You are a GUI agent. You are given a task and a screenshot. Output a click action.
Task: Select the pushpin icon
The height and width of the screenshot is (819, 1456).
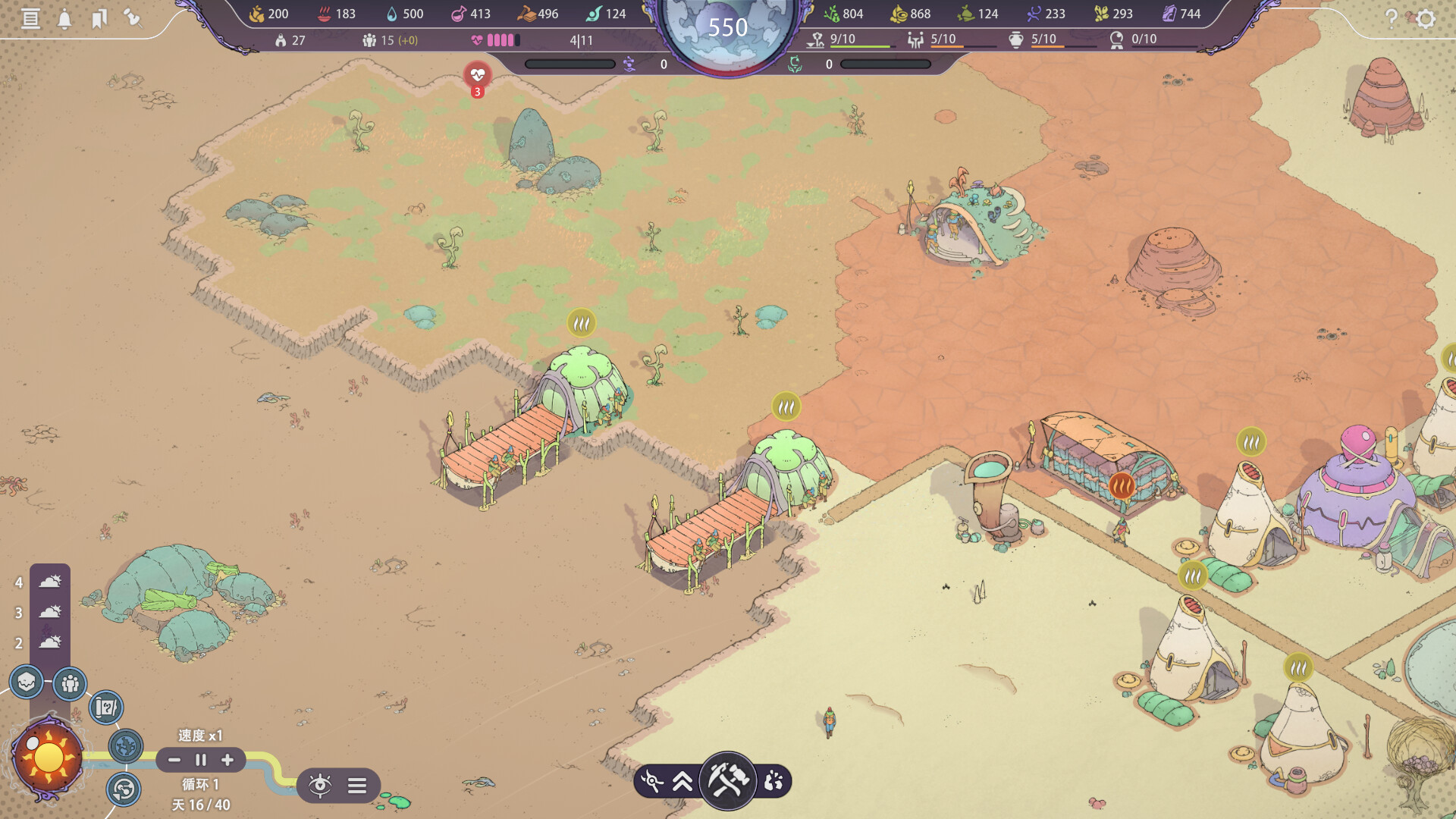pos(133,17)
